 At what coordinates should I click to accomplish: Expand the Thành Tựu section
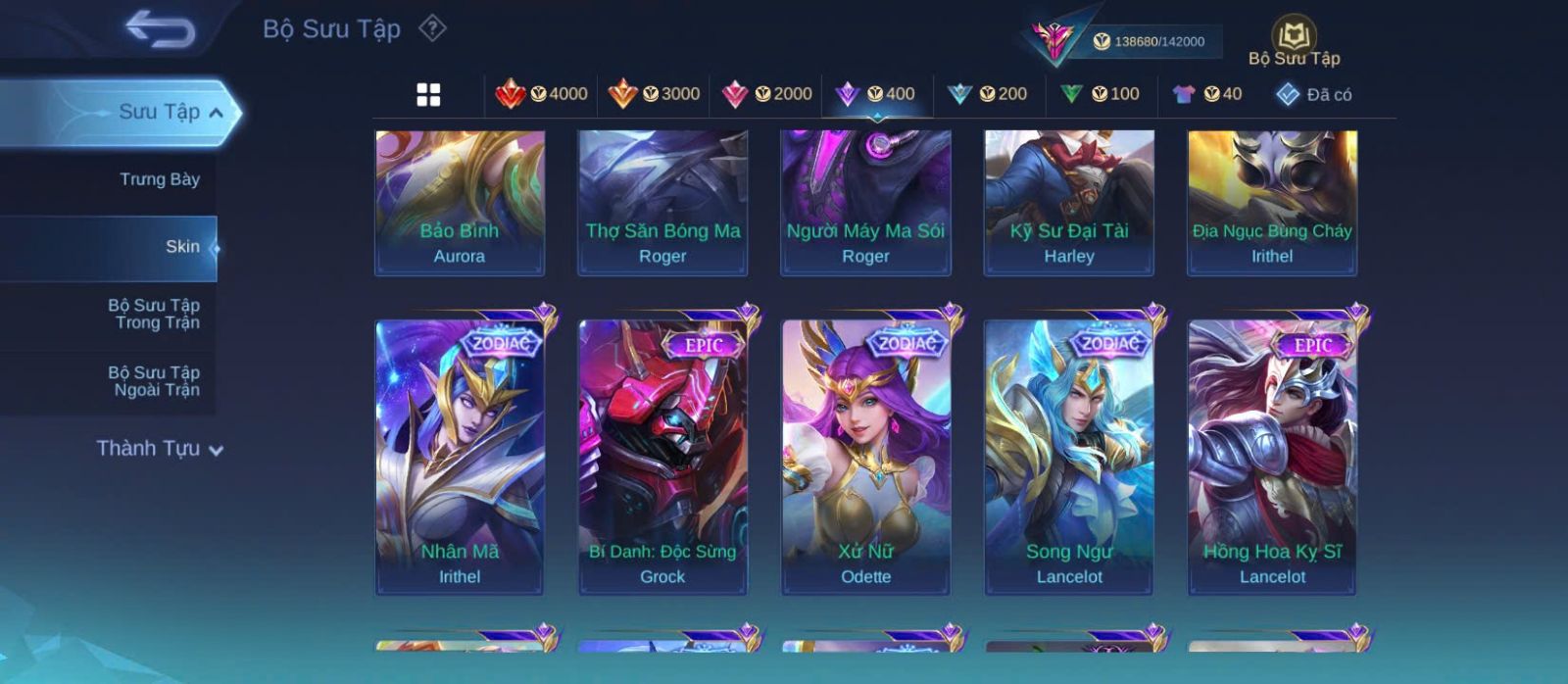tap(160, 449)
